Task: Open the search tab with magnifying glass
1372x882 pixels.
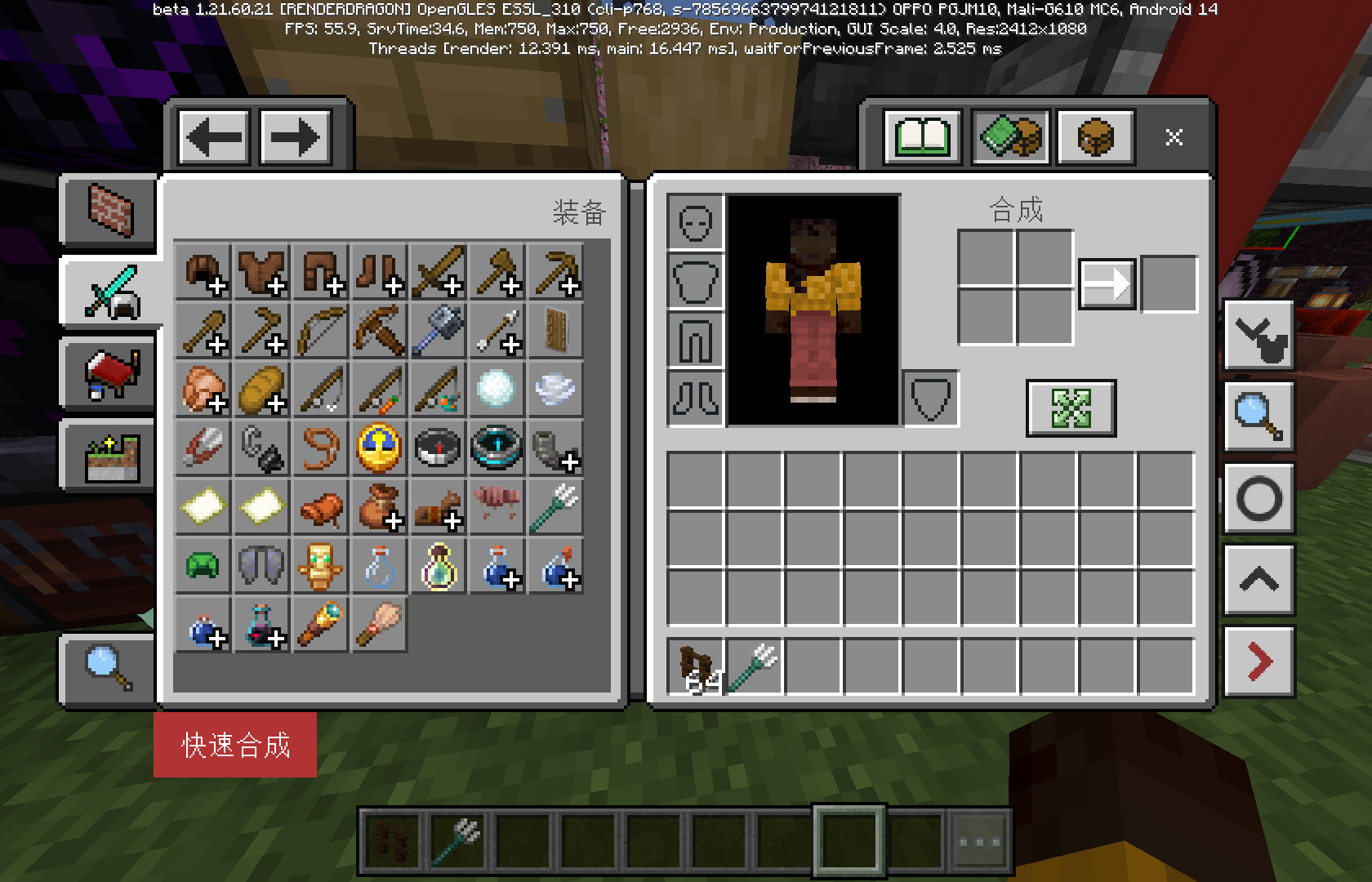Action: (109, 669)
